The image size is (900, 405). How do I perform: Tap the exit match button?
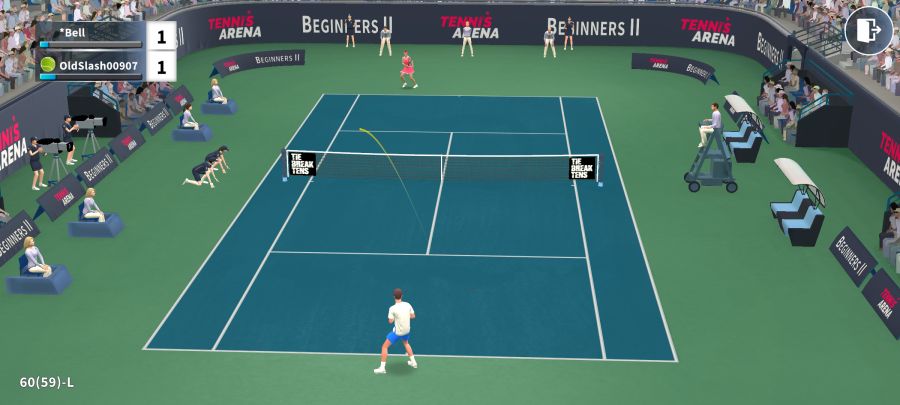coord(868,31)
